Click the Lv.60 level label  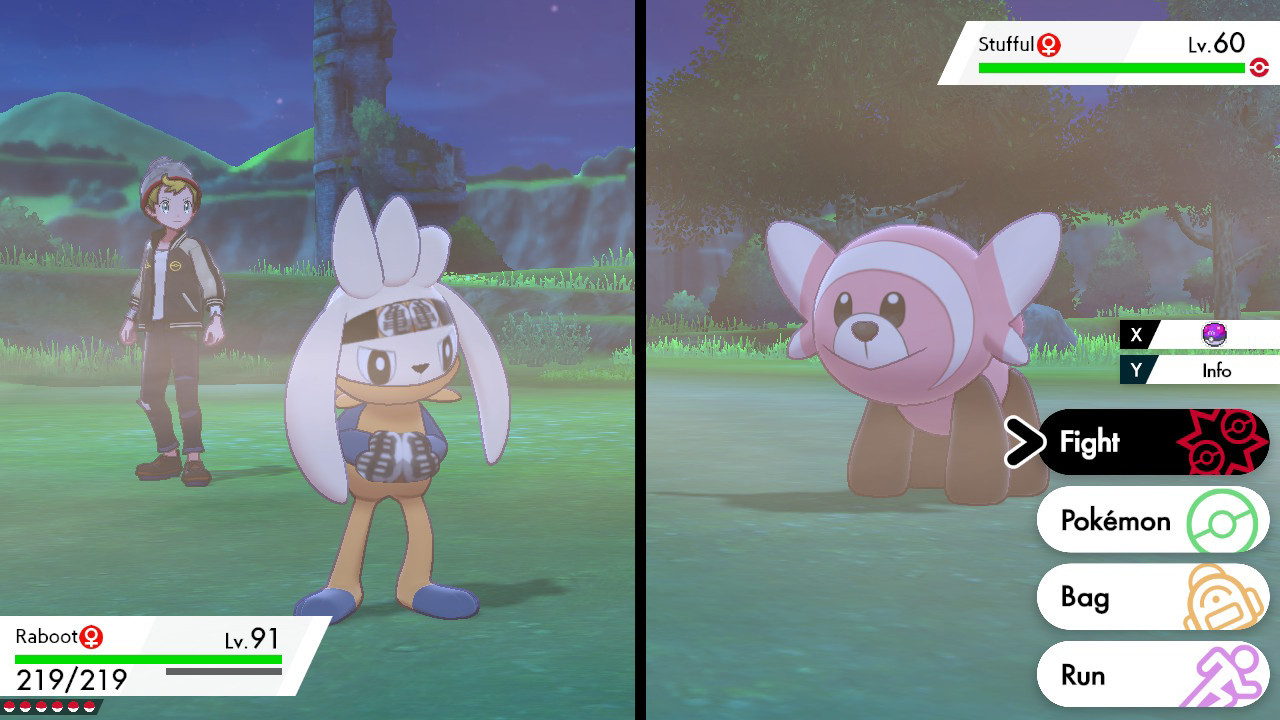pos(1219,44)
